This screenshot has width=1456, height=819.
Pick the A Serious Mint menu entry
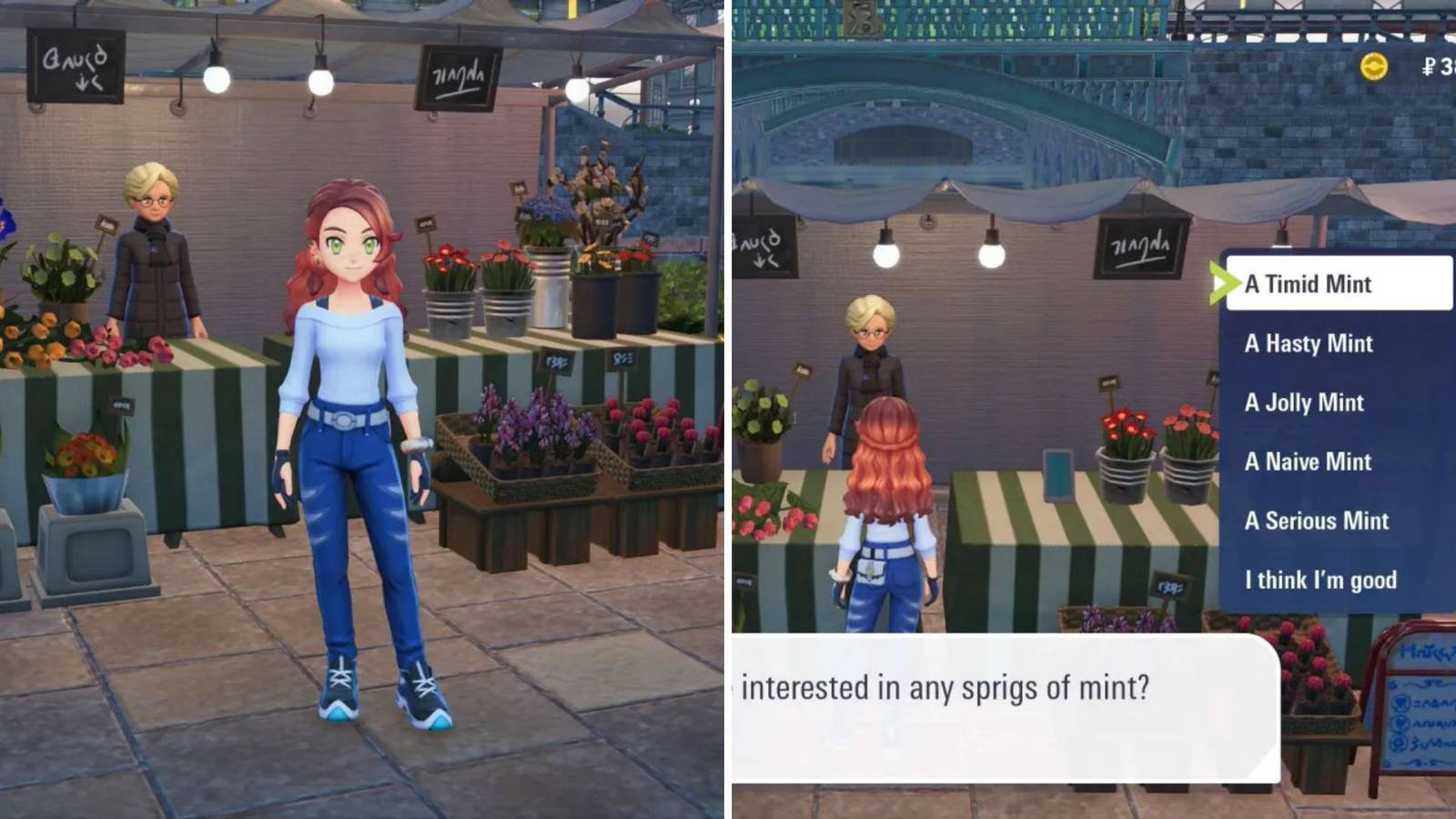pos(1316,521)
